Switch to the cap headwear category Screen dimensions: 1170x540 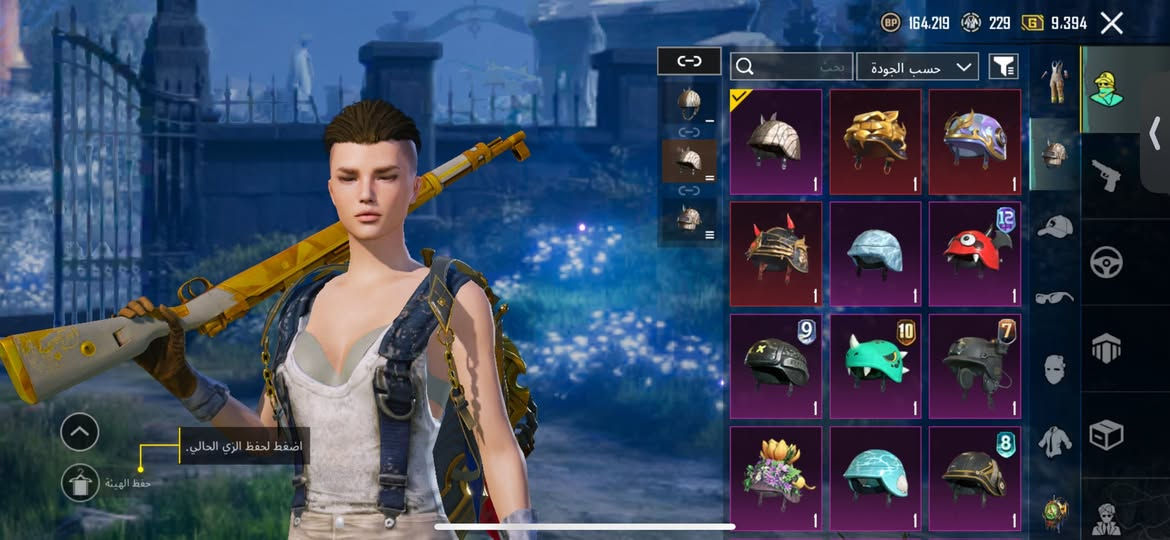[1053, 226]
